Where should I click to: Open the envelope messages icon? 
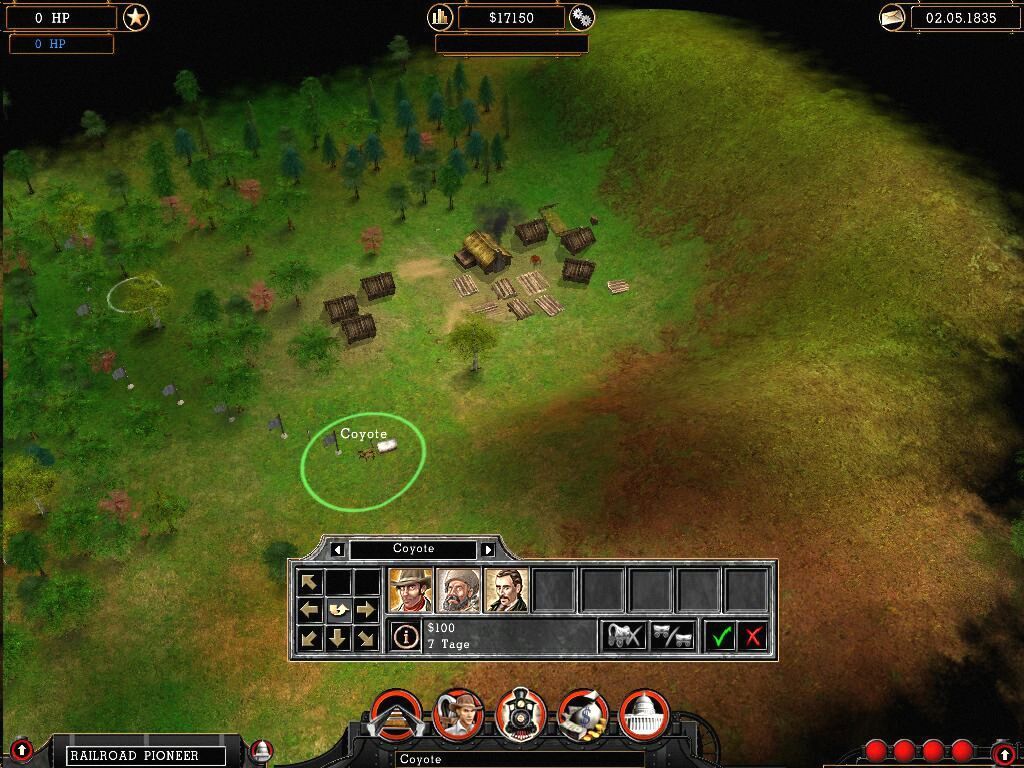(893, 17)
